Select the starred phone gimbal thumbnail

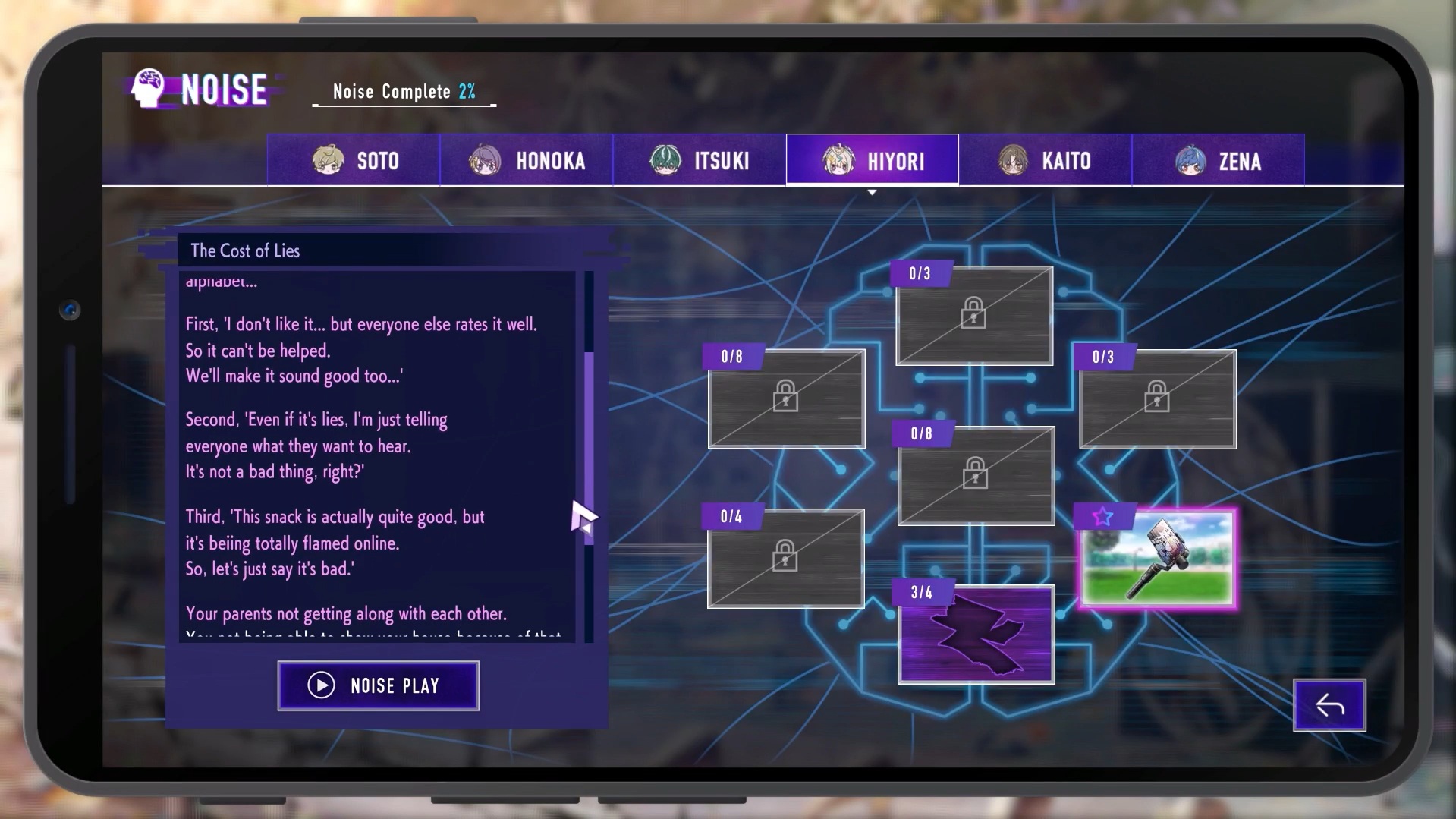(1158, 559)
